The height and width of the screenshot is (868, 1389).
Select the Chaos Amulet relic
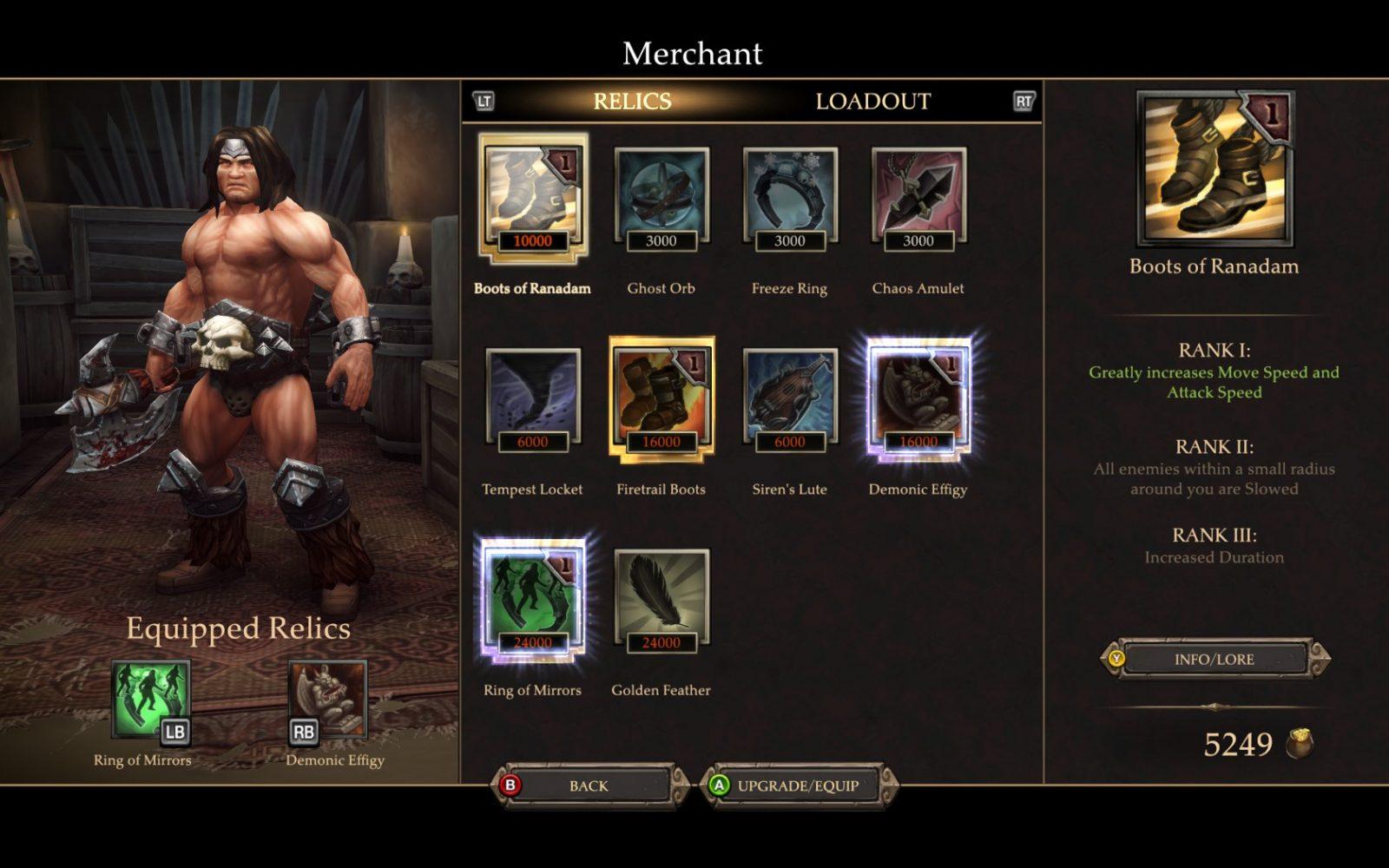pos(918,199)
